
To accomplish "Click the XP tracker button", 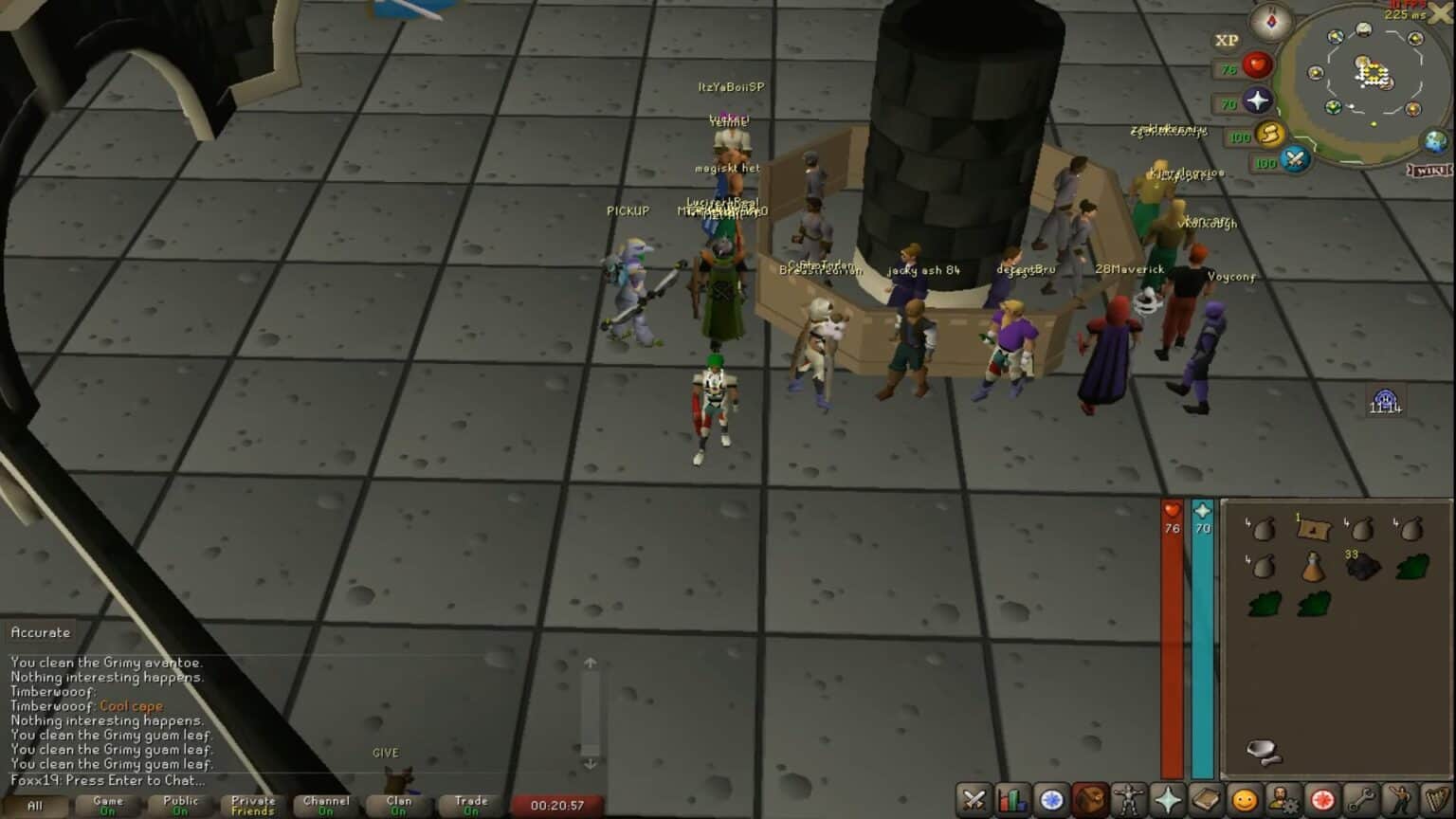I will tap(1224, 42).
